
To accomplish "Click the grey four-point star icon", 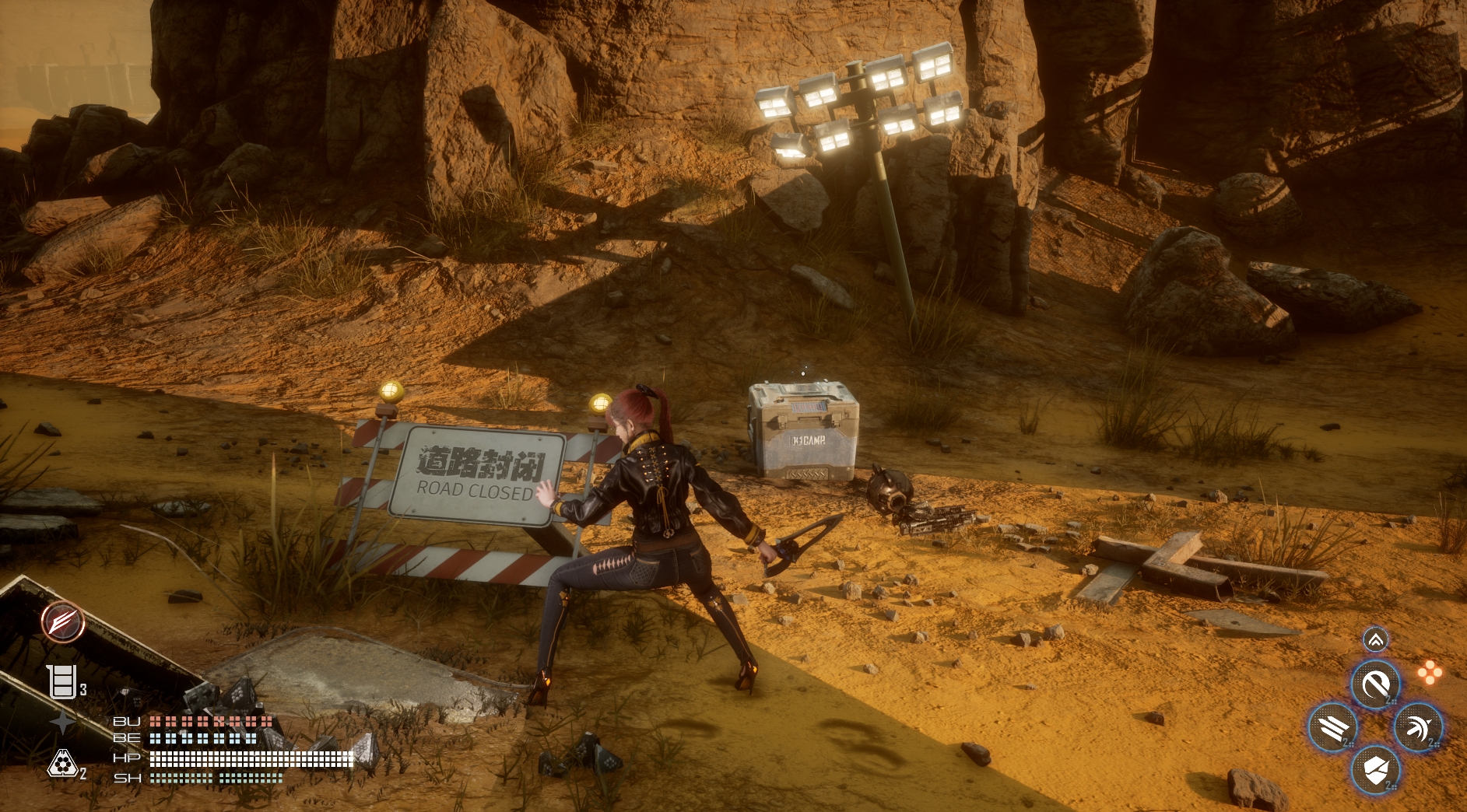I will click(63, 723).
